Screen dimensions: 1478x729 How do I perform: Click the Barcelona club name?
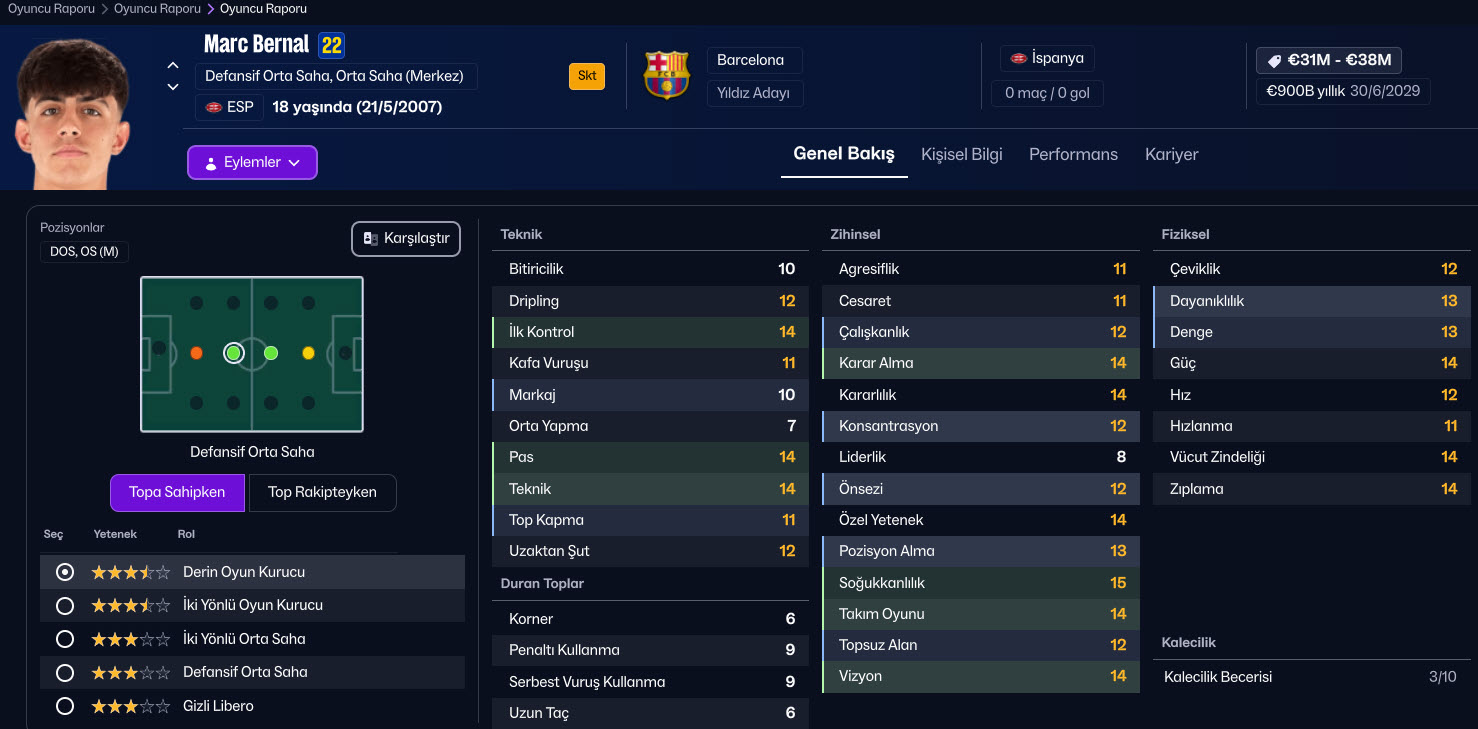point(750,60)
